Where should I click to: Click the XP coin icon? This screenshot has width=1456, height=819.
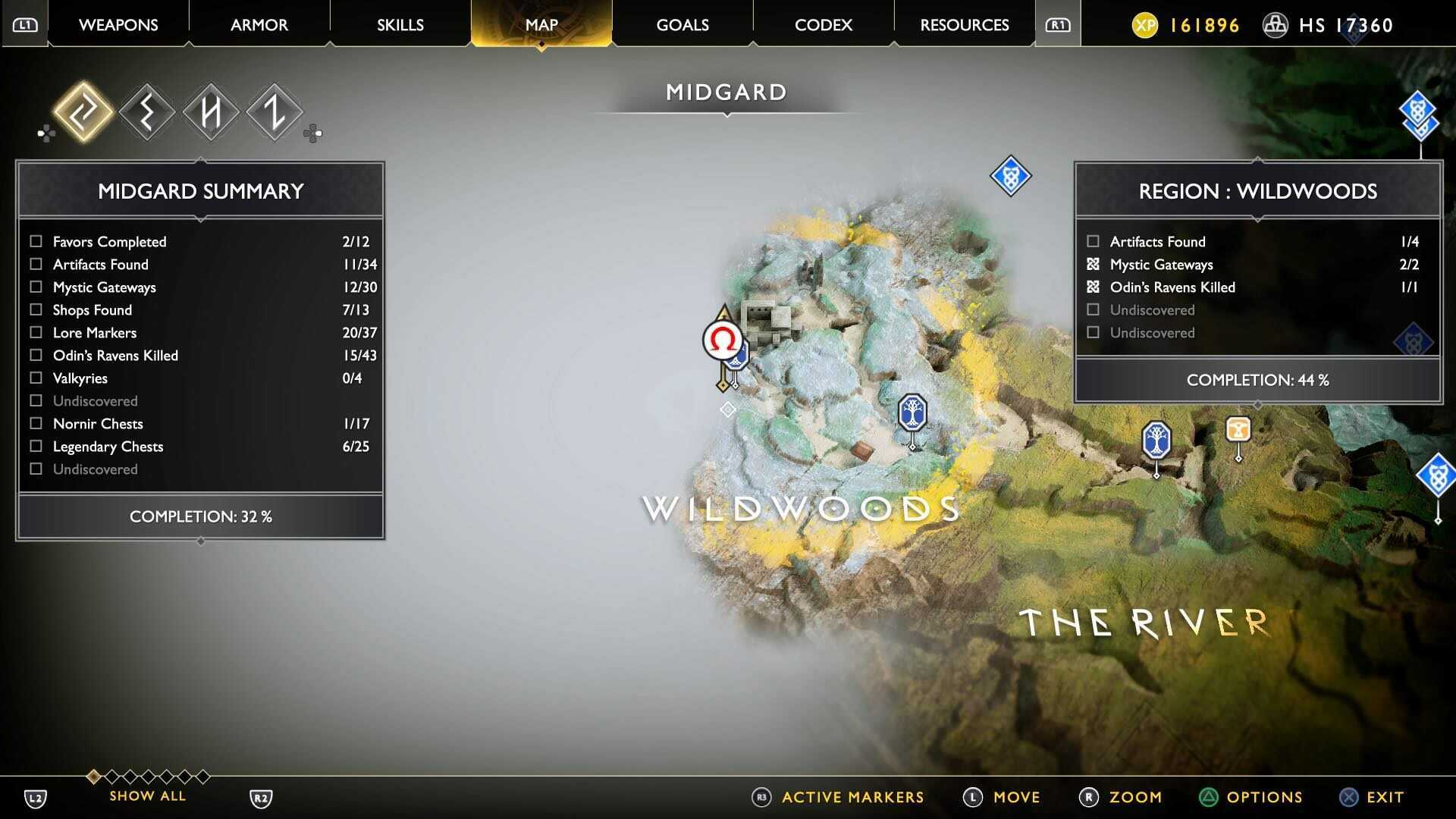click(x=1145, y=25)
